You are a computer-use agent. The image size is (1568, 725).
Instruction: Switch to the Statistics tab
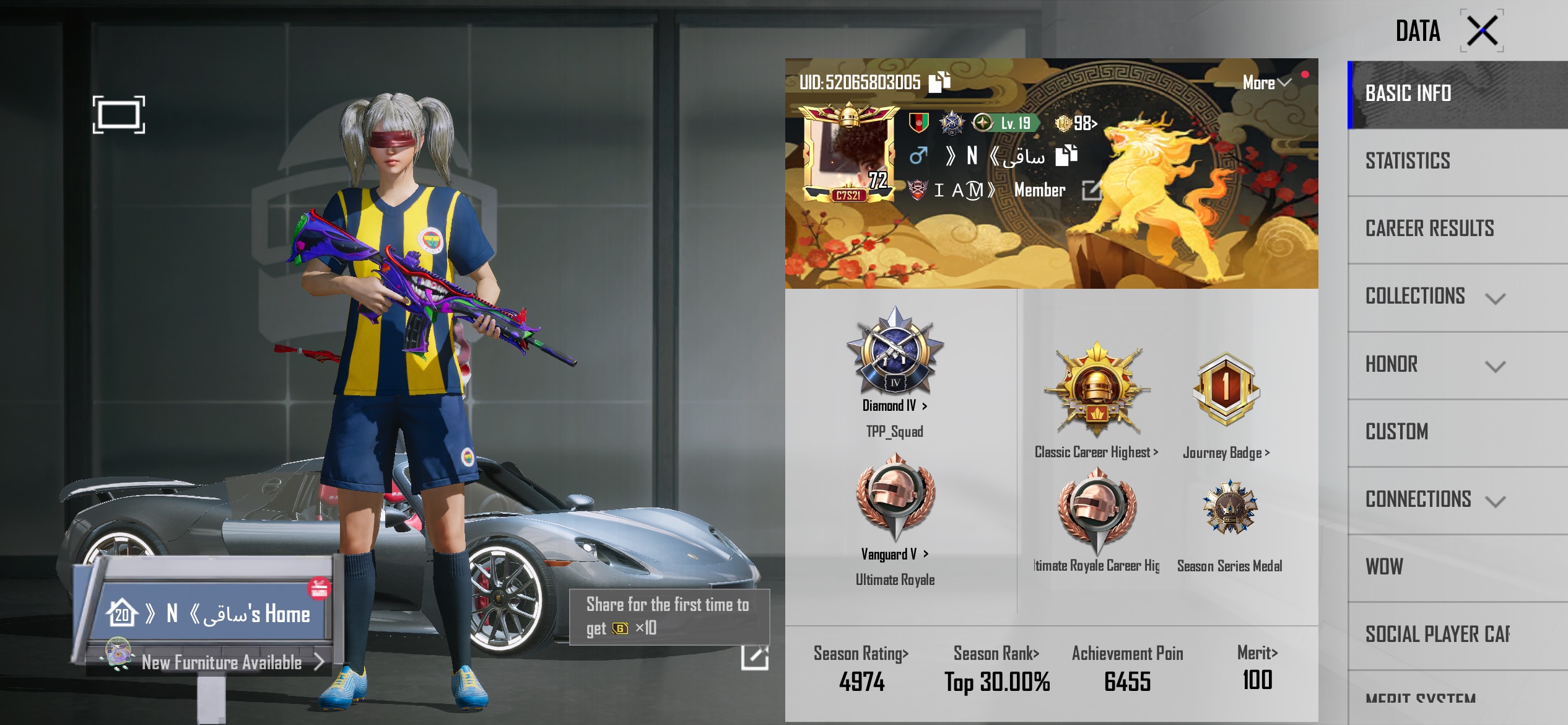pos(1408,161)
